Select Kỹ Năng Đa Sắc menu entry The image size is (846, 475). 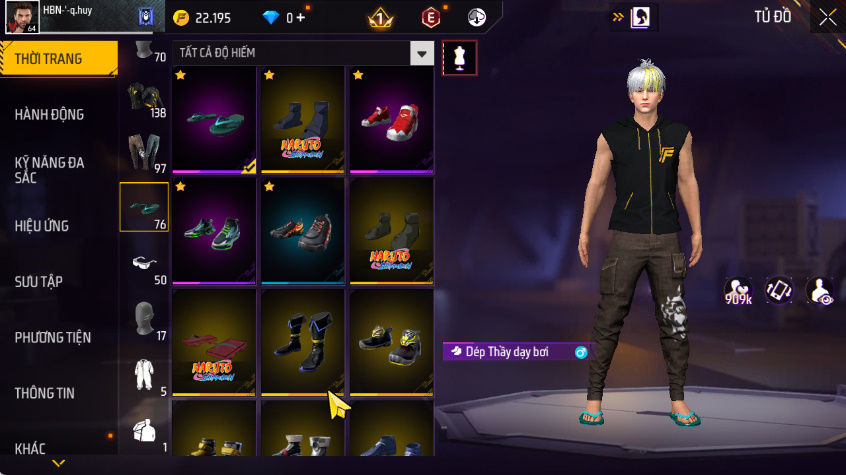pos(50,169)
